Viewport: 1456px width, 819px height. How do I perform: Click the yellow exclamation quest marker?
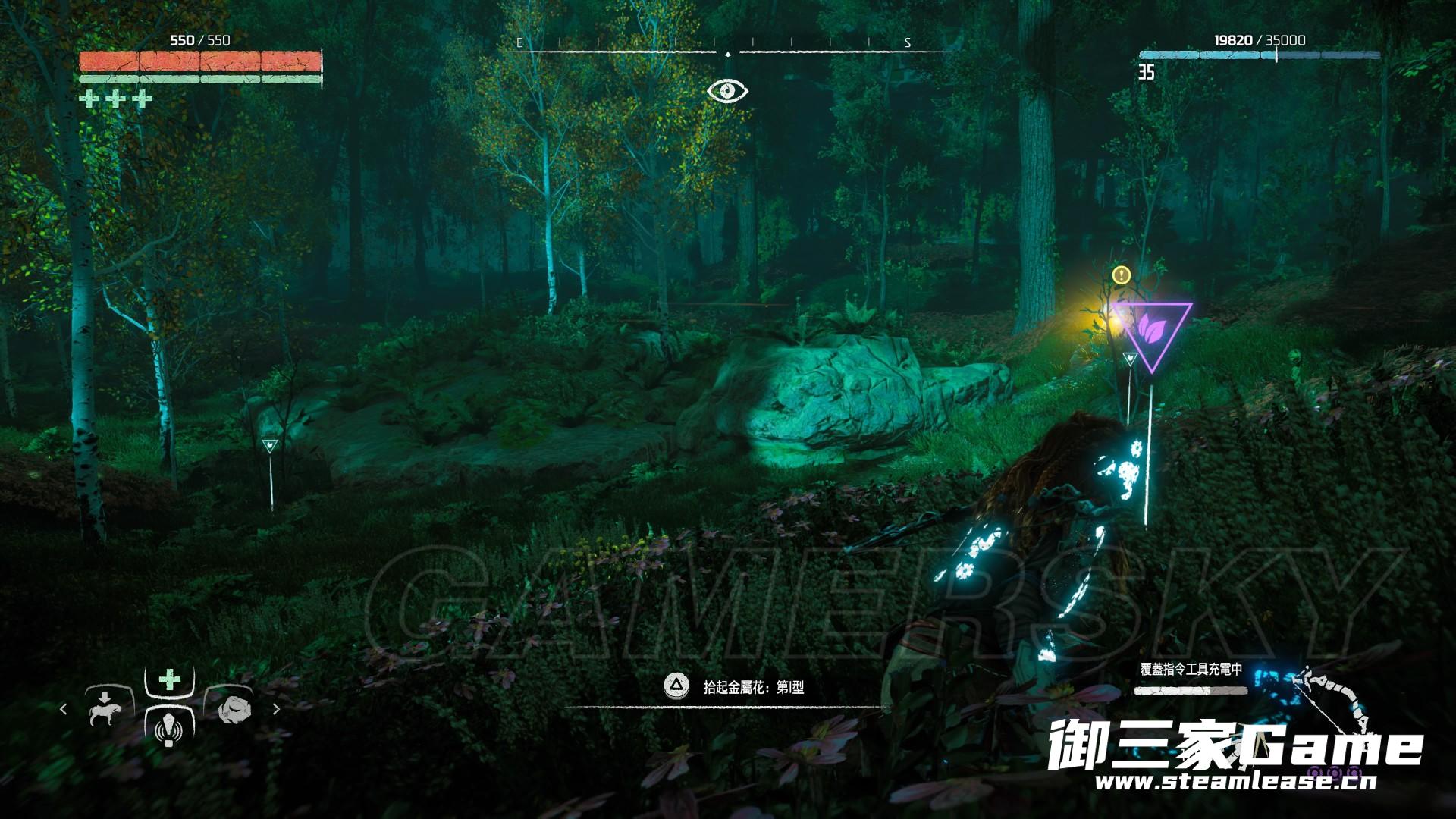1121,275
